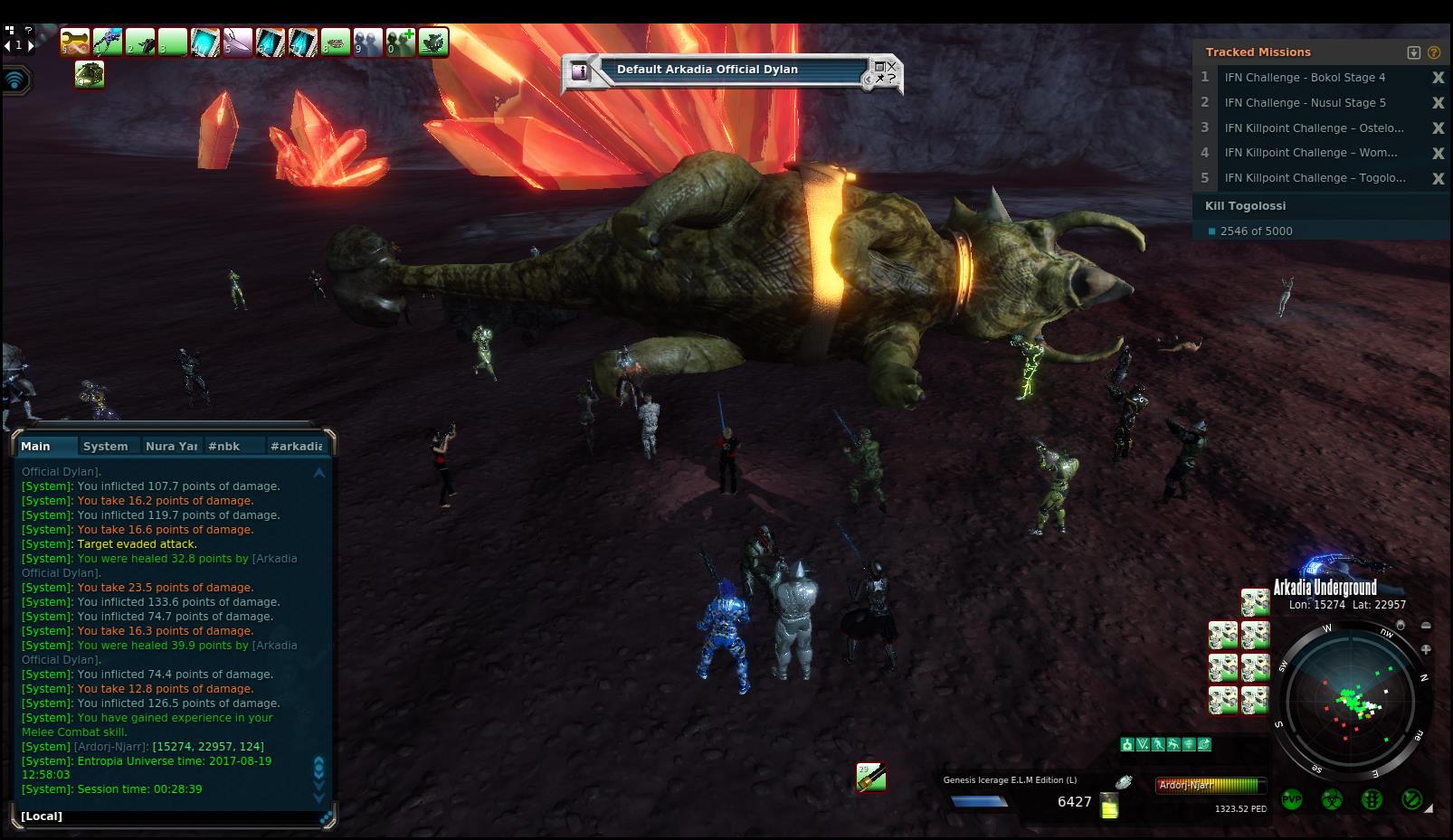Click the avatars with green plus in slot 0
1453x840 pixels.
[x=401, y=42]
